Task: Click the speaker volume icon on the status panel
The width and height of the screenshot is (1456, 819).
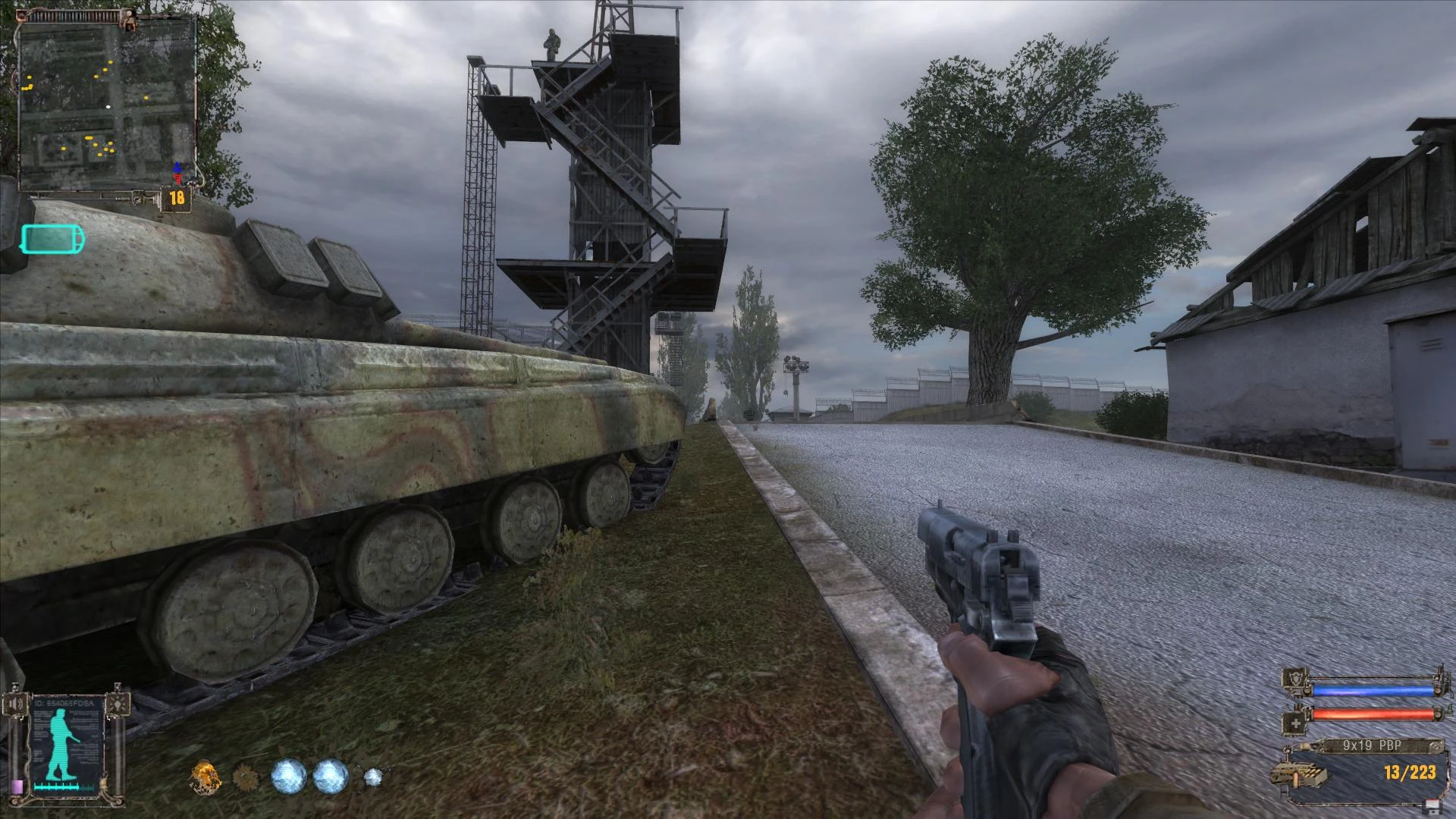Action: (16, 703)
